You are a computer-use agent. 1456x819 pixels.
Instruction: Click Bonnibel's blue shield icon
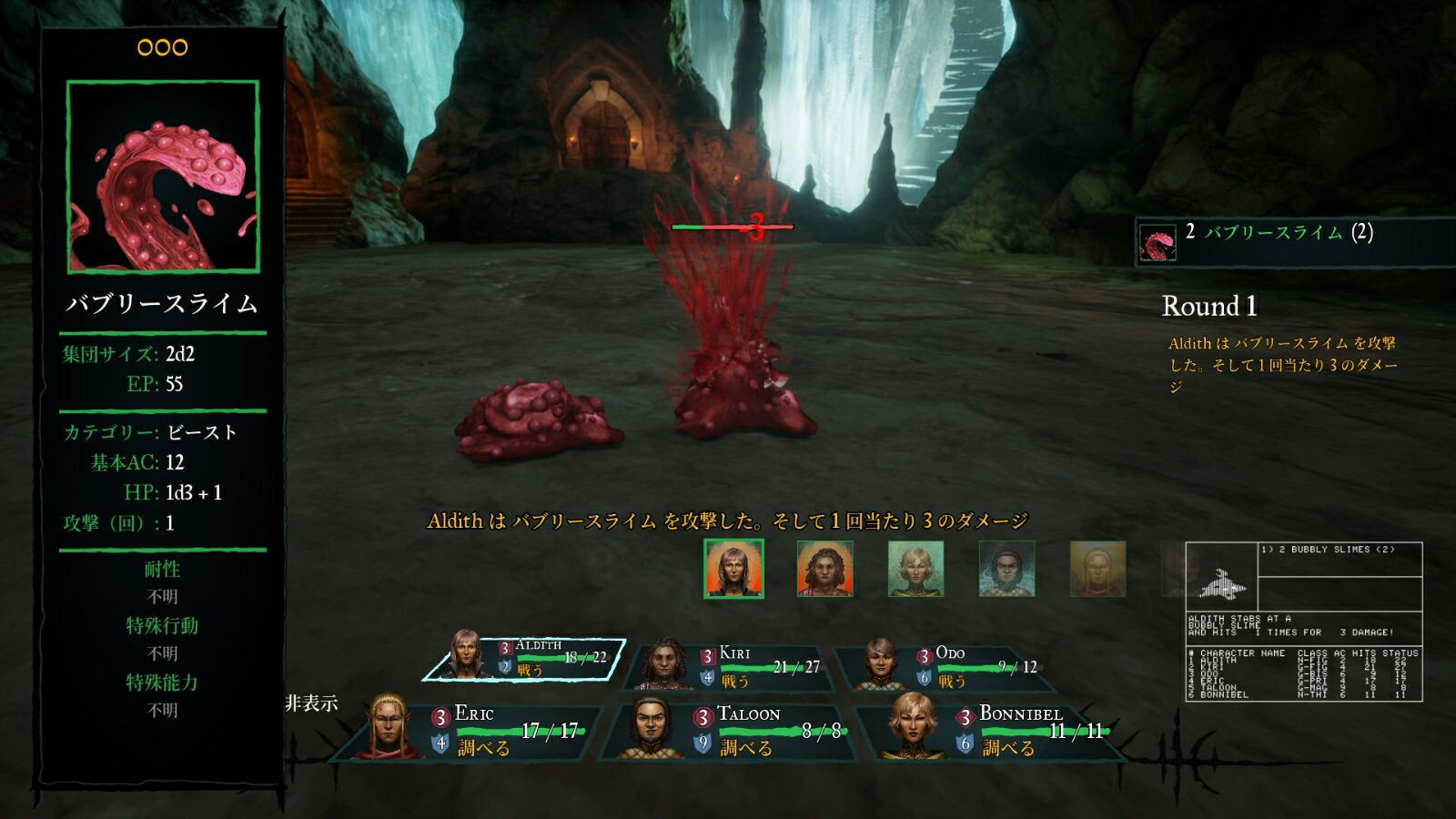(966, 743)
